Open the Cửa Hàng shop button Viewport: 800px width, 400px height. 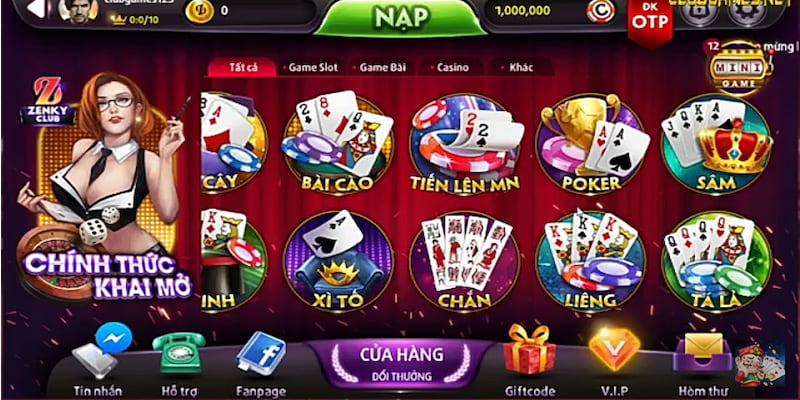401,362
